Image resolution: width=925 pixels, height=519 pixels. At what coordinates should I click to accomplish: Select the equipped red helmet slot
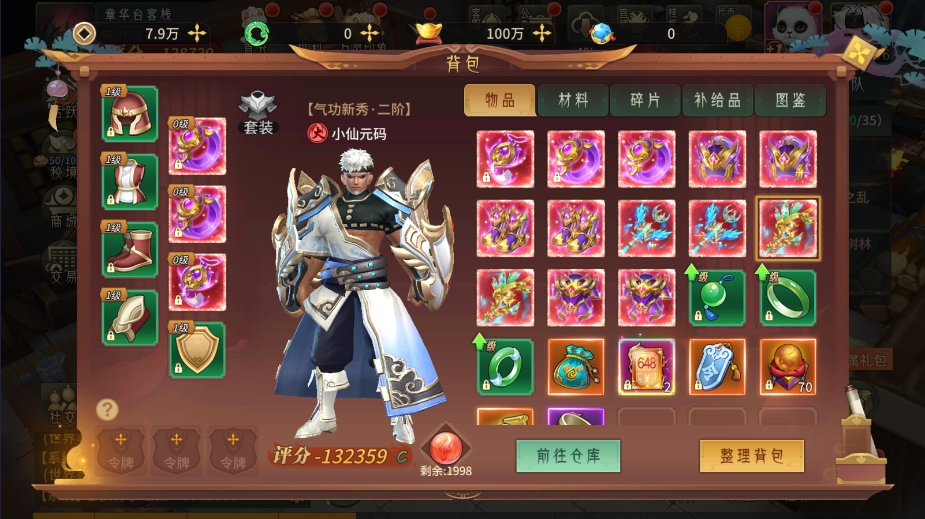click(130, 113)
